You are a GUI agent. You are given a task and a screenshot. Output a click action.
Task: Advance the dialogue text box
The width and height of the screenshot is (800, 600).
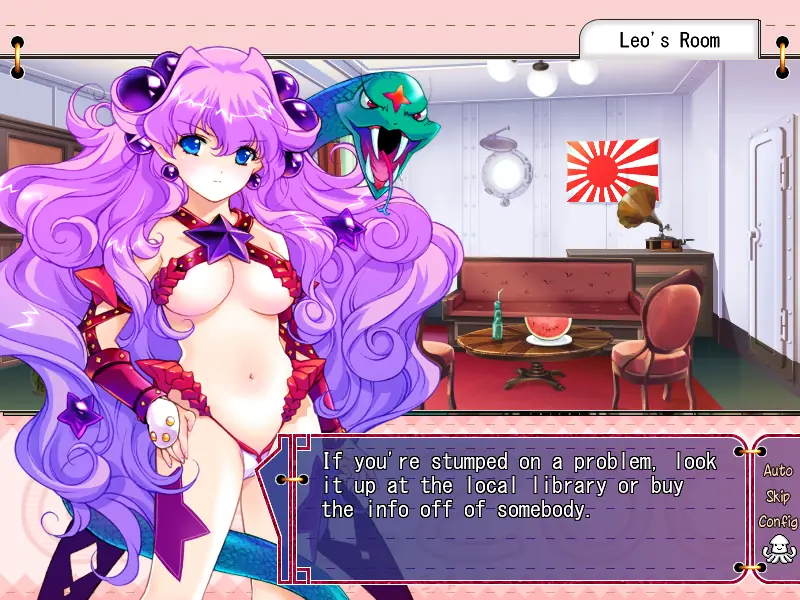520,508
